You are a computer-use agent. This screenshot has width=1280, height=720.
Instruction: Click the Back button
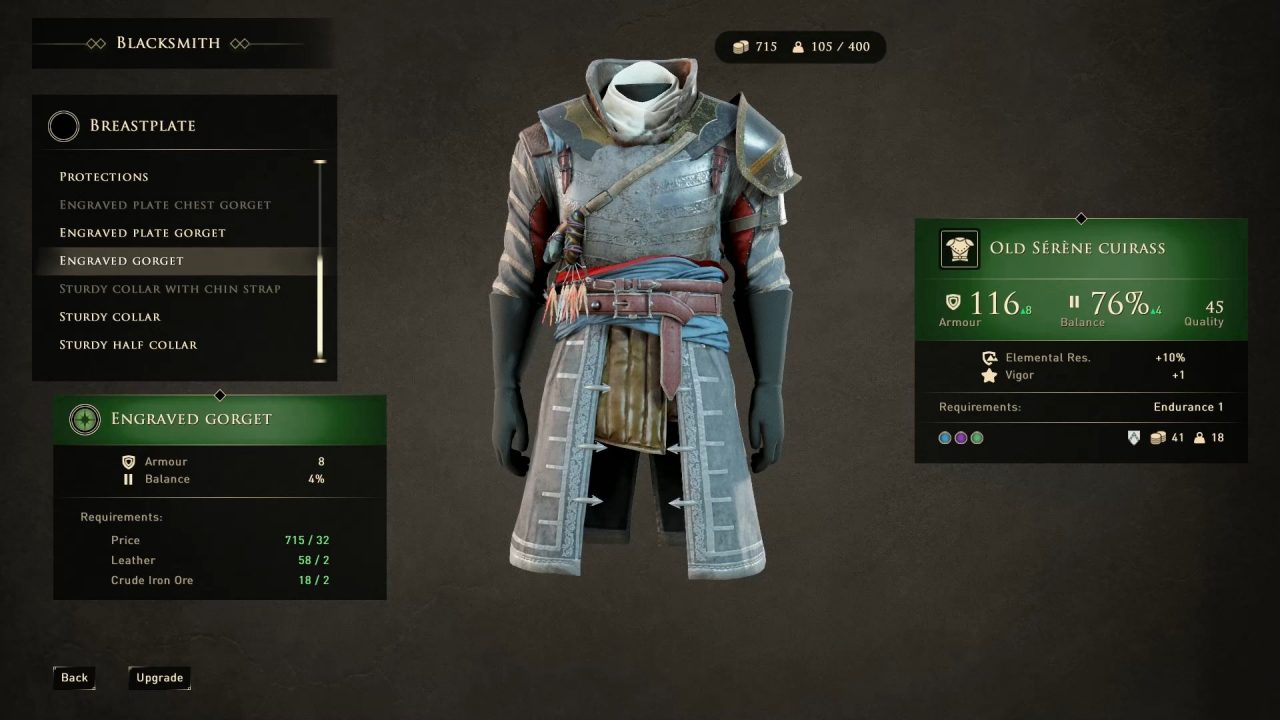pyautogui.click(x=74, y=678)
